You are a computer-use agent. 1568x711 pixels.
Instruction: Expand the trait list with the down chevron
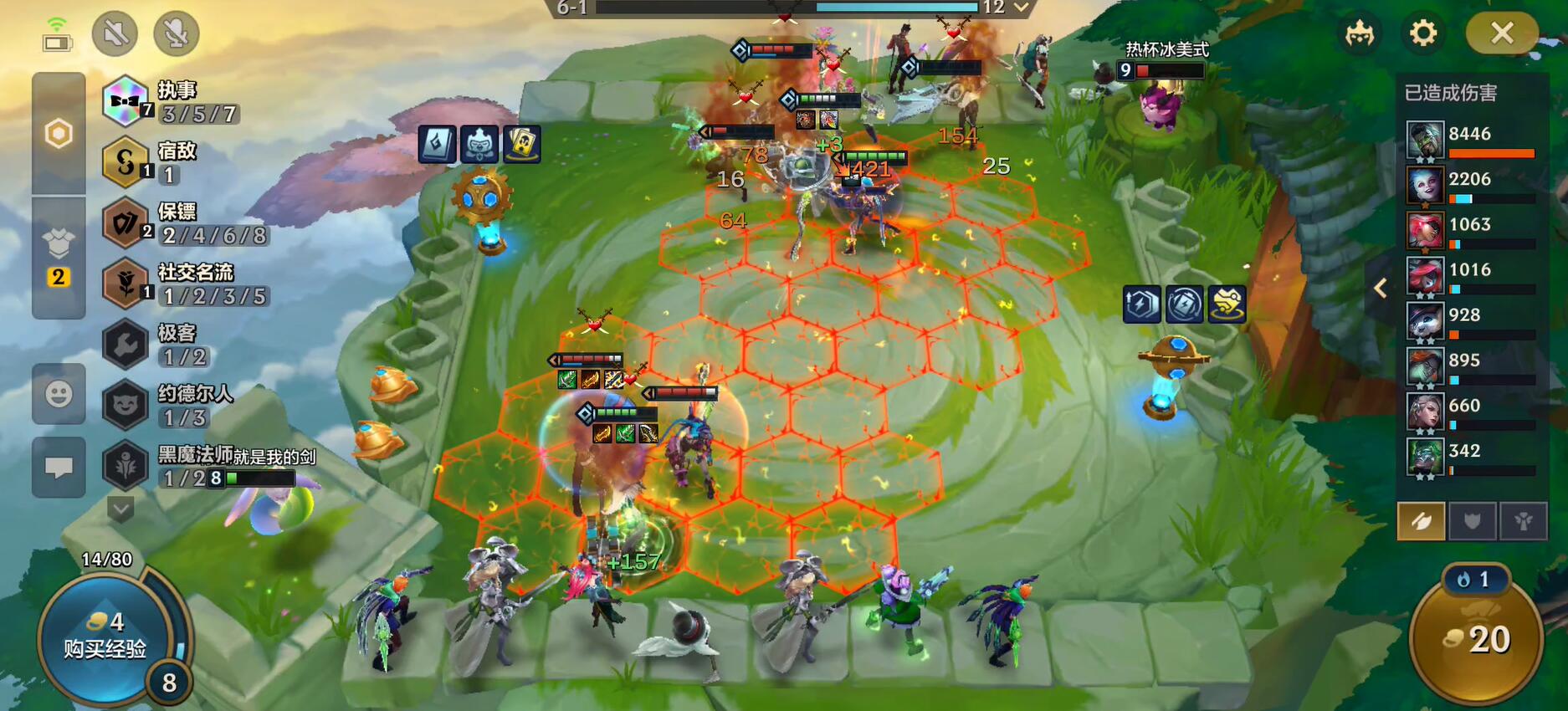point(120,508)
